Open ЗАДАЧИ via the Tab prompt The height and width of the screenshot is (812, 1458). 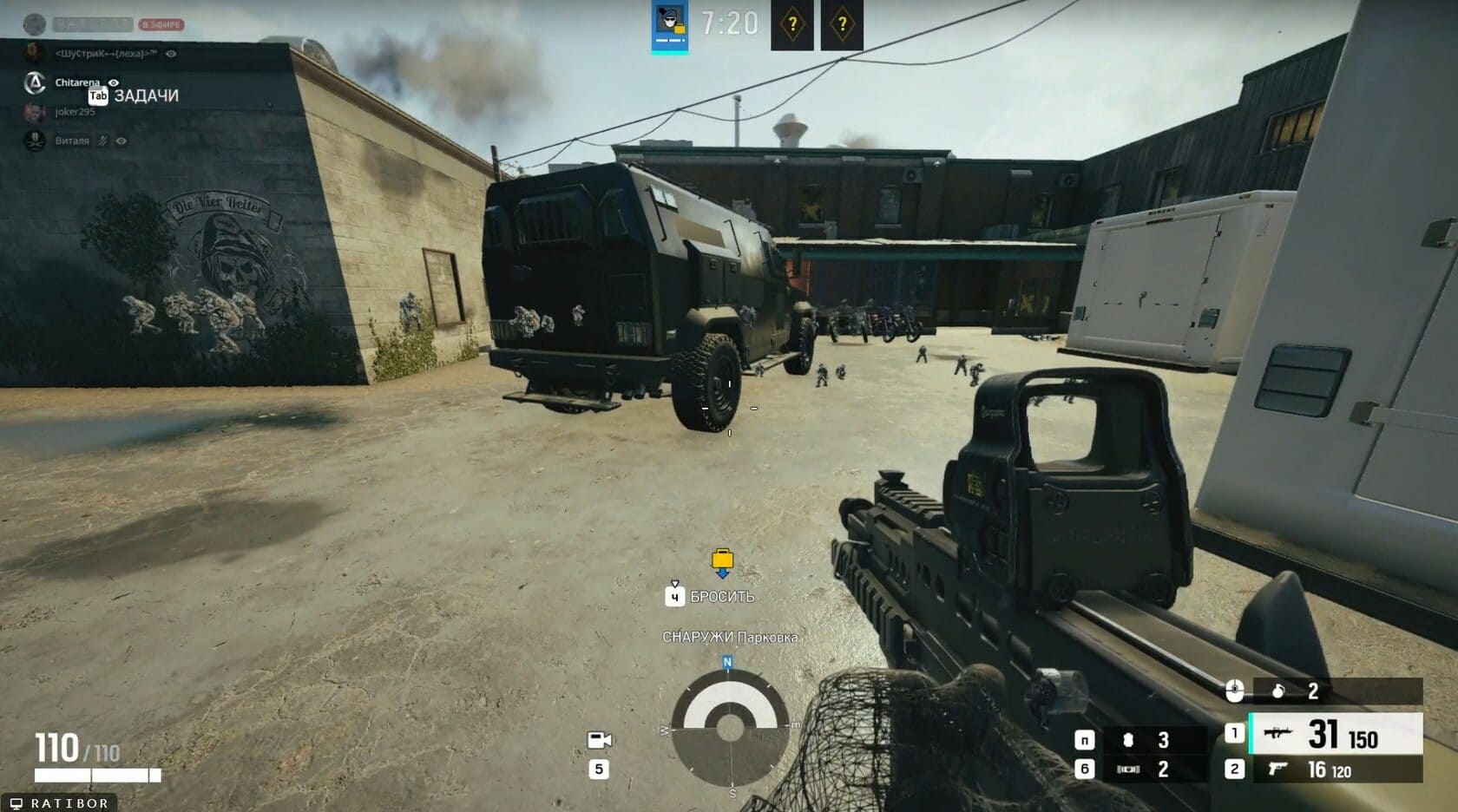click(x=97, y=96)
